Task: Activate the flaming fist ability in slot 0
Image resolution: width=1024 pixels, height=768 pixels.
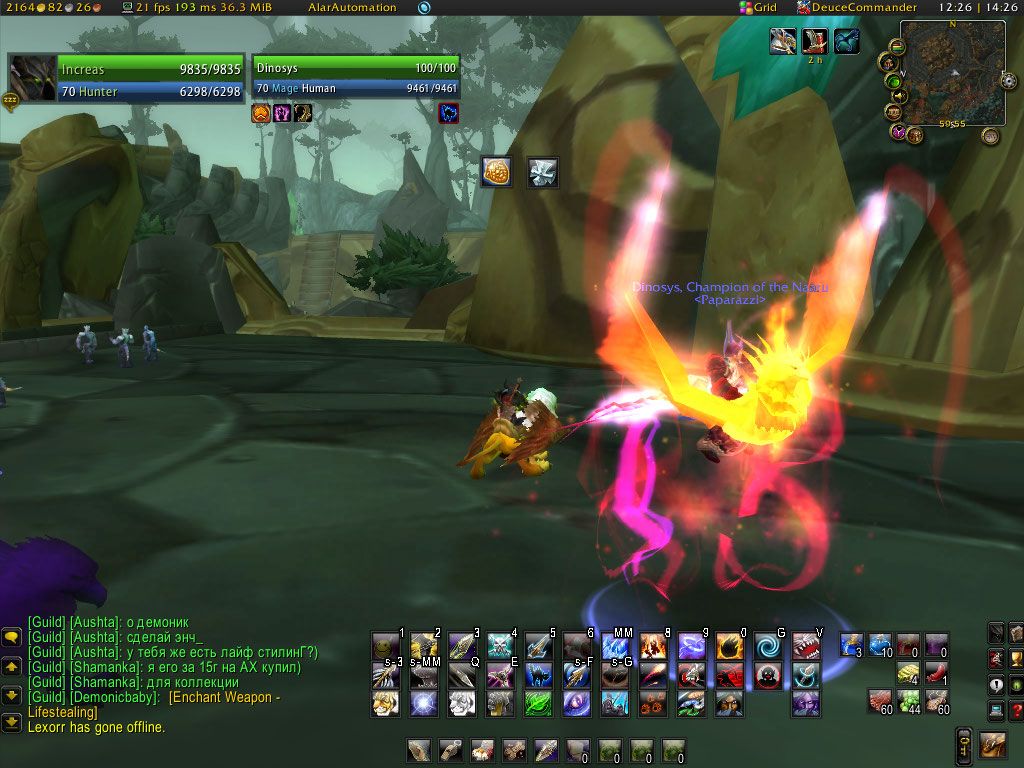Action: tap(730, 646)
